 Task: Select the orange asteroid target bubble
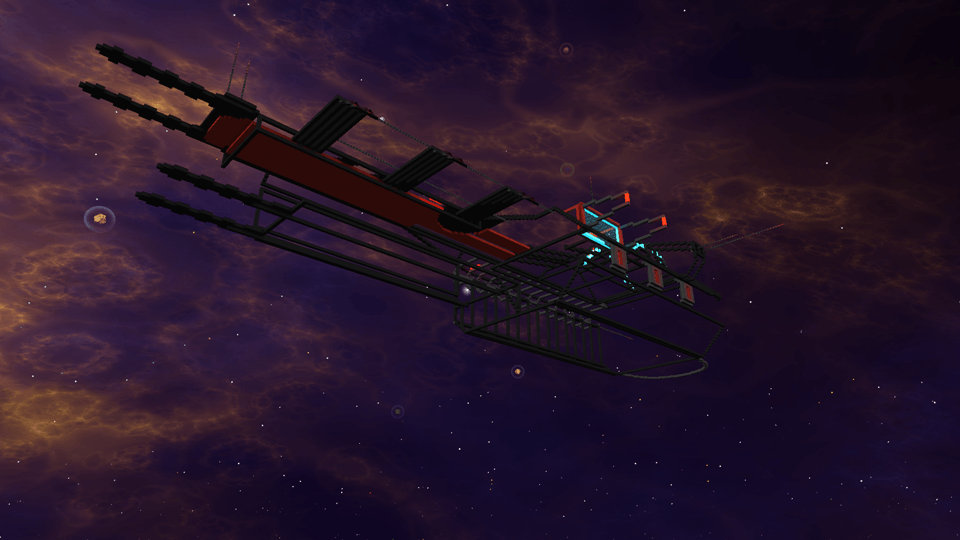[x=99, y=217]
